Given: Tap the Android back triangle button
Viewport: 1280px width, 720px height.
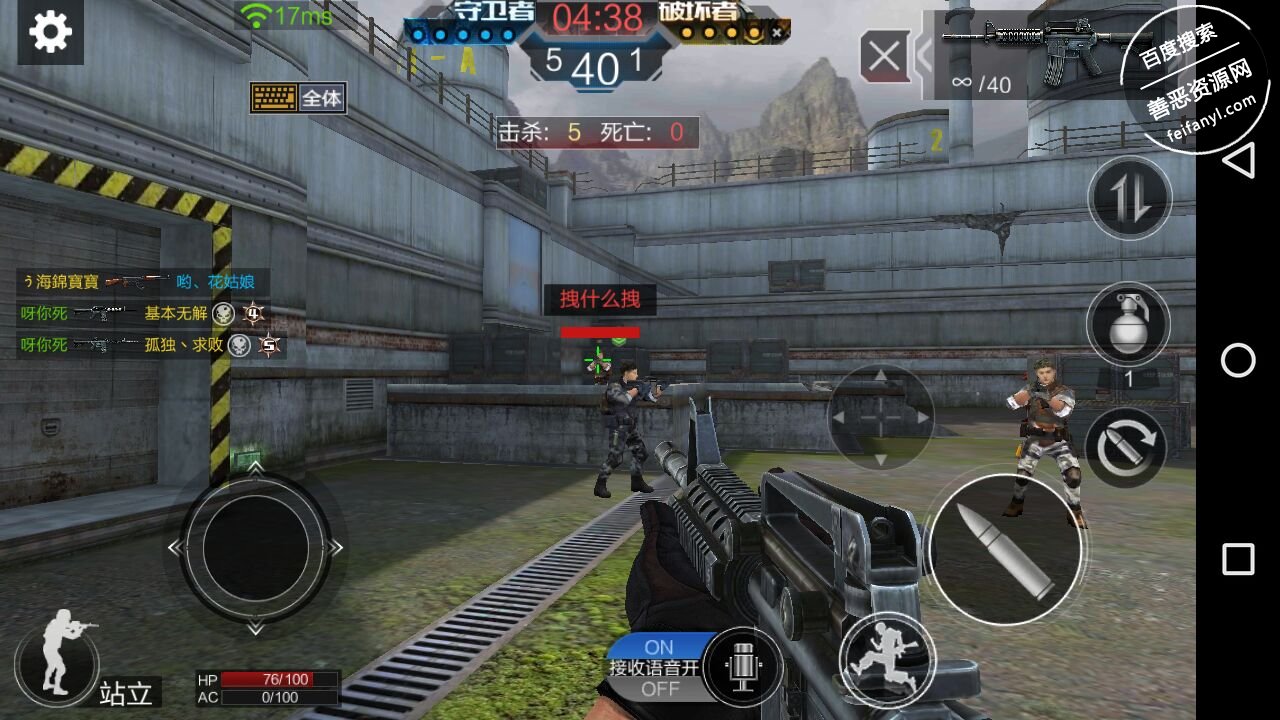Looking at the screenshot, I should pos(1238,160).
